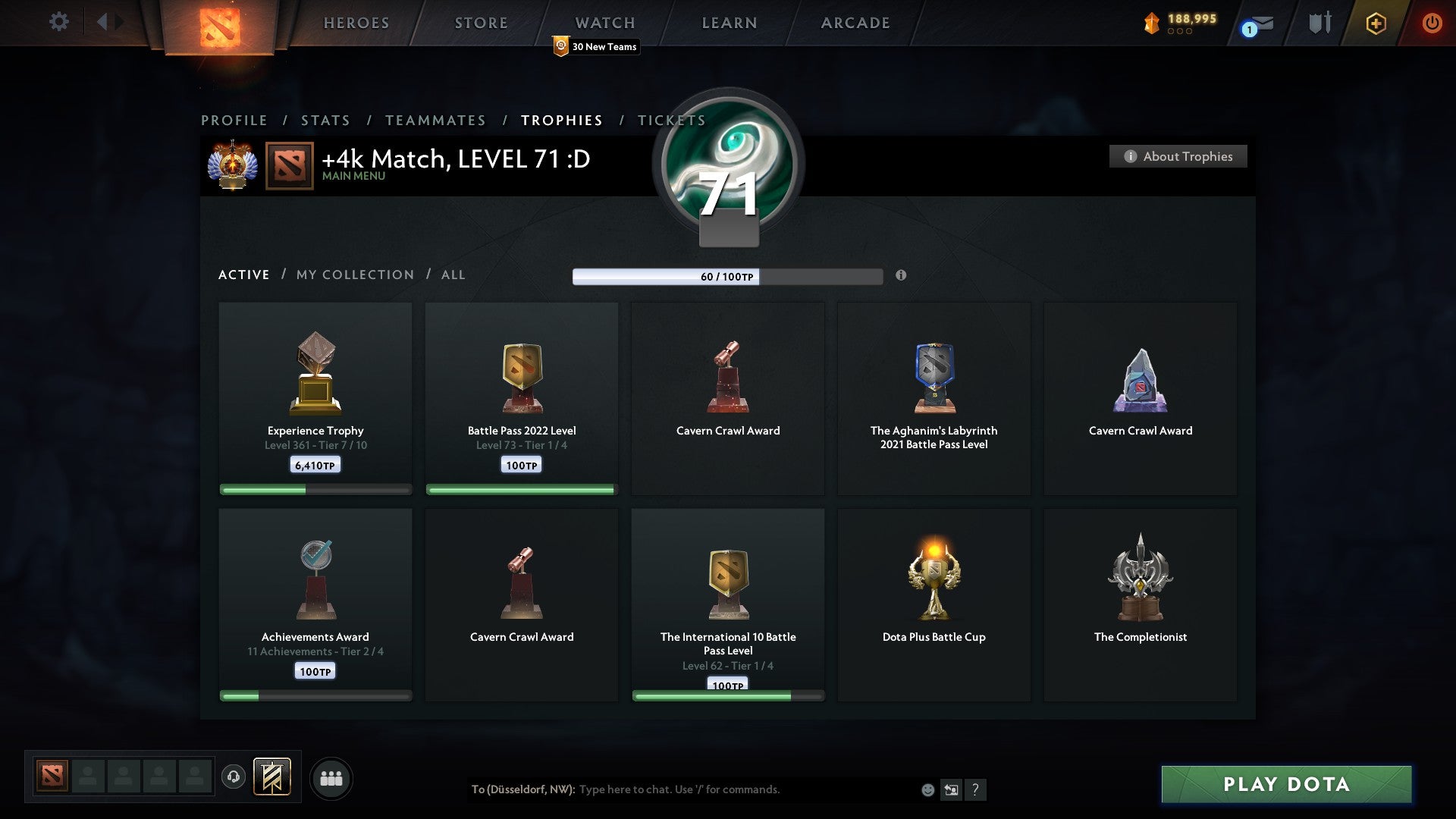
Task: Open the emoticon picker in chat
Action: click(927, 790)
